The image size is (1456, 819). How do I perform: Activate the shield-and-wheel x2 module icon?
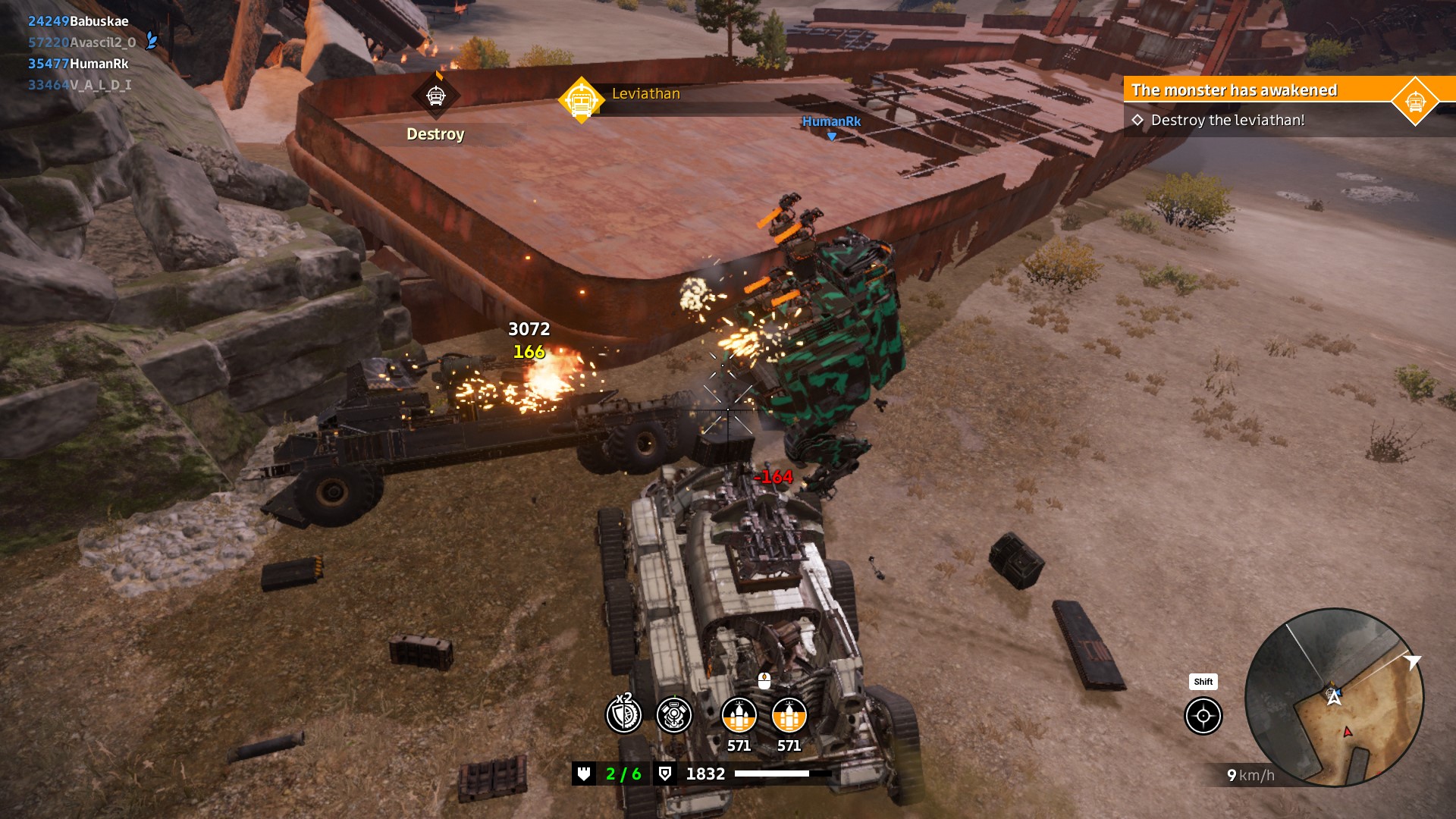pos(623,714)
